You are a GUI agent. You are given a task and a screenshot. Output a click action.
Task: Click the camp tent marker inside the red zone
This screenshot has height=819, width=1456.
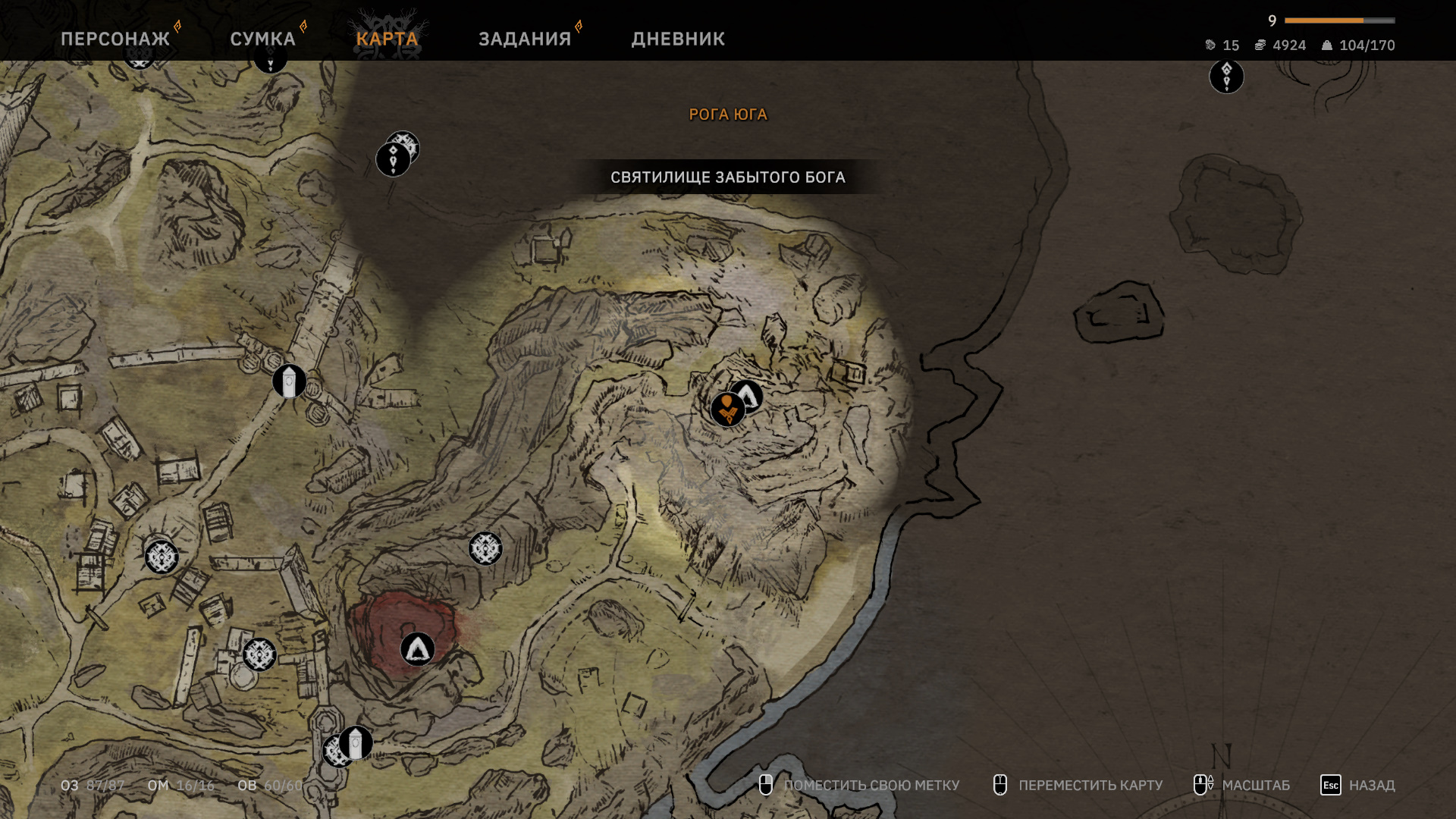[417, 649]
